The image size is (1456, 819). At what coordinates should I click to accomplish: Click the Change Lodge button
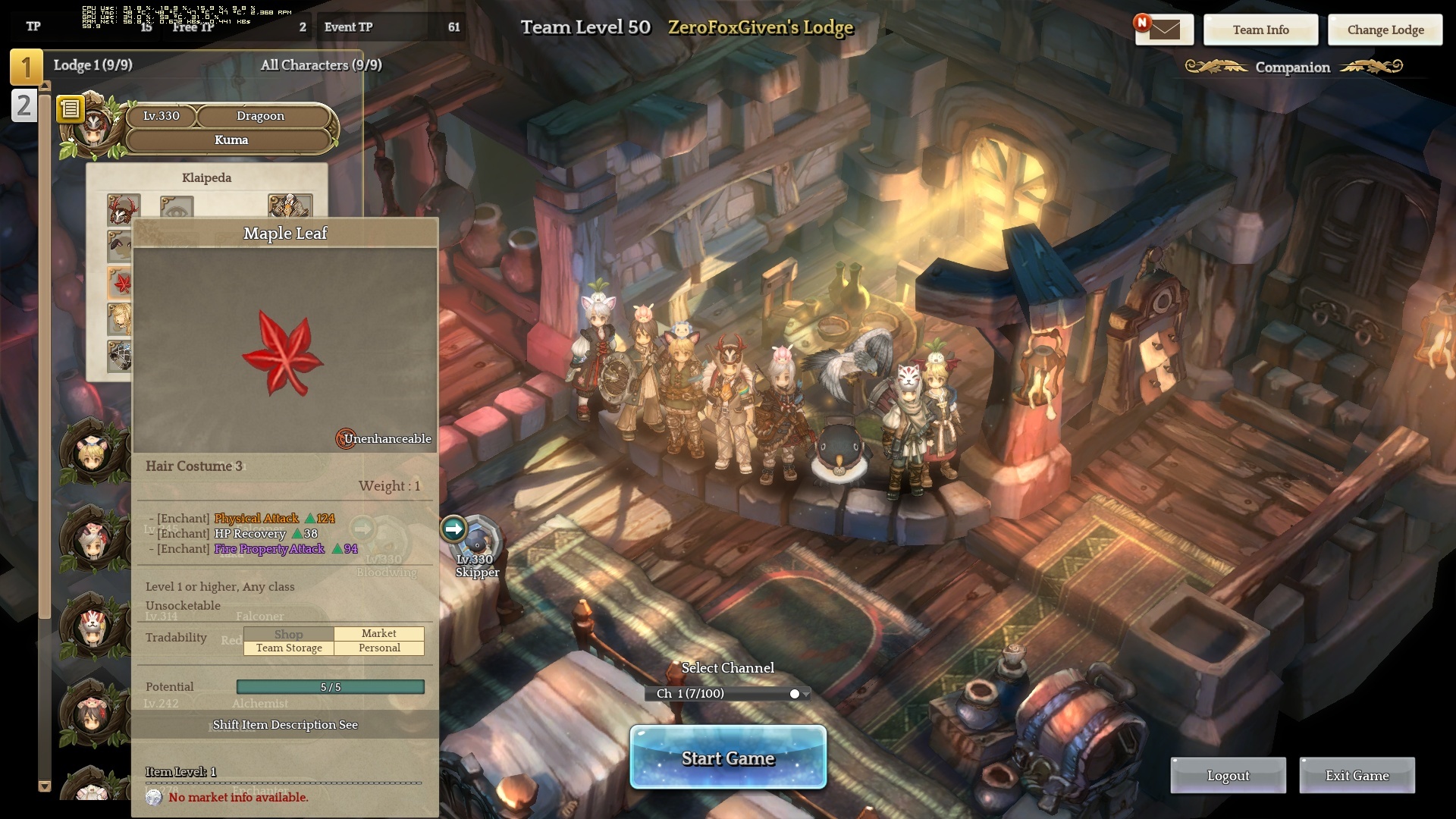pos(1385,30)
